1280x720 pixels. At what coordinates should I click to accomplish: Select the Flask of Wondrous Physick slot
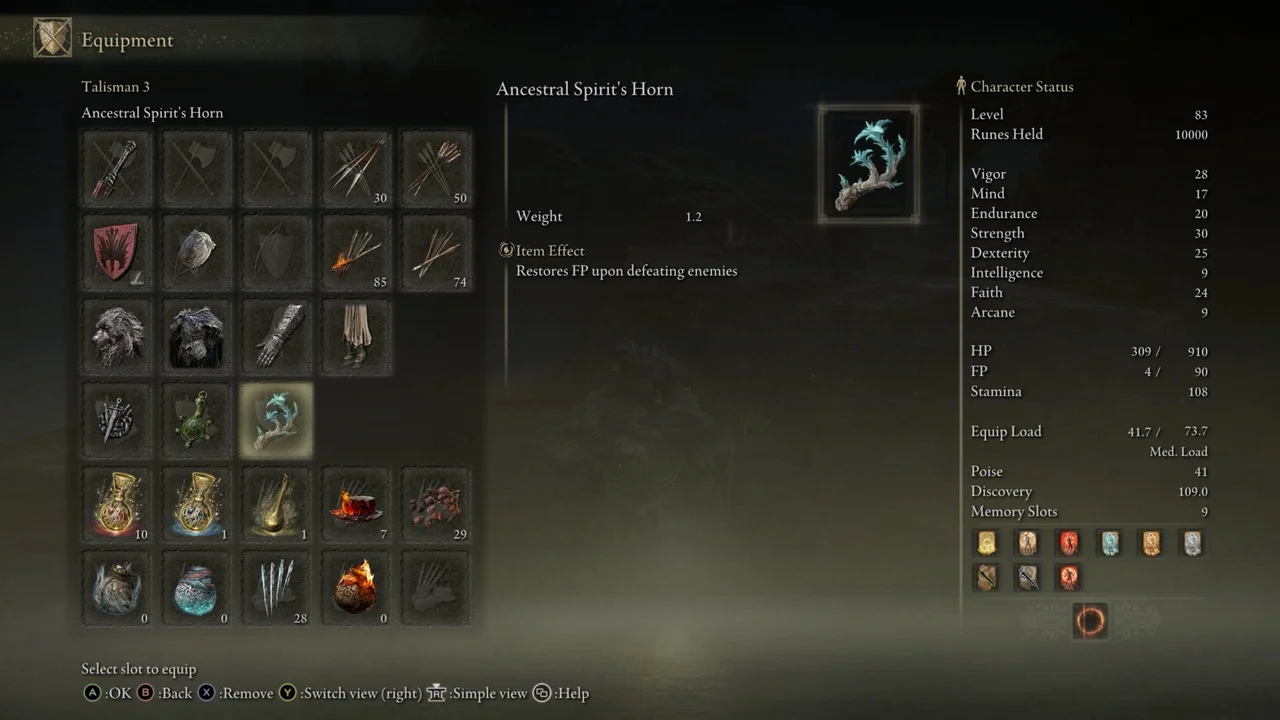coord(275,505)
